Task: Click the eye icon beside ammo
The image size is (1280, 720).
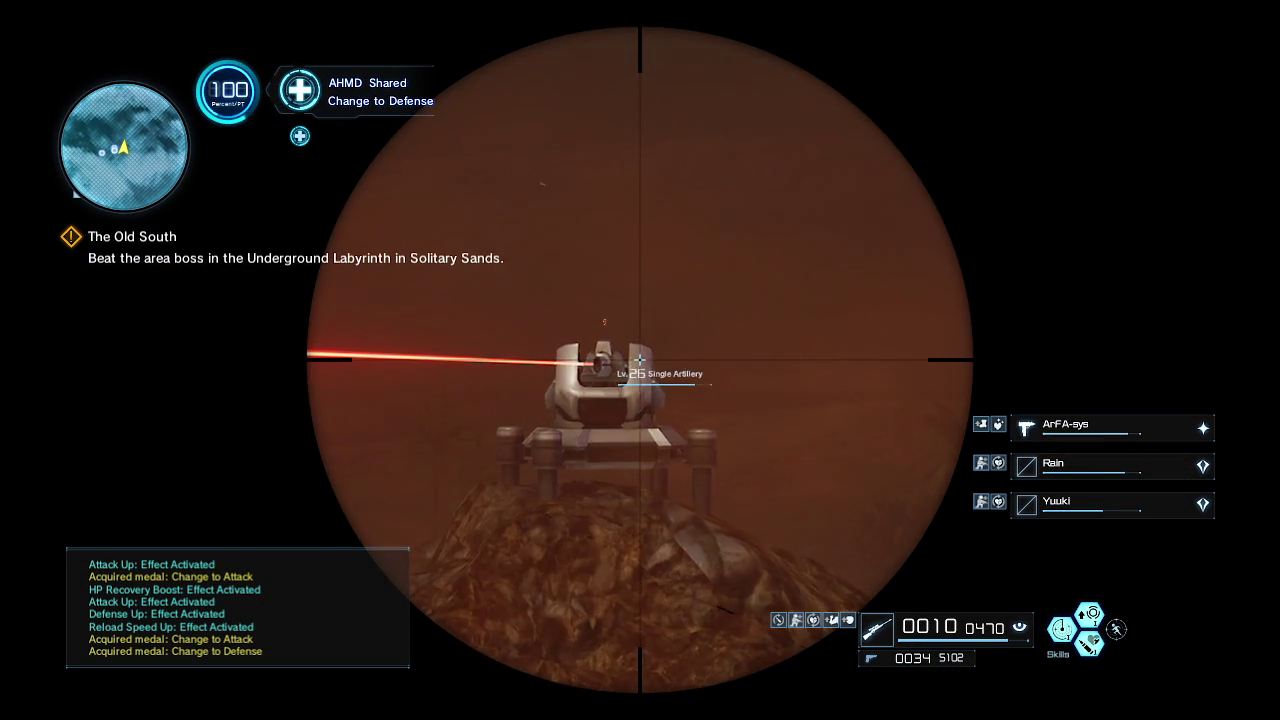Action: 1019,627
